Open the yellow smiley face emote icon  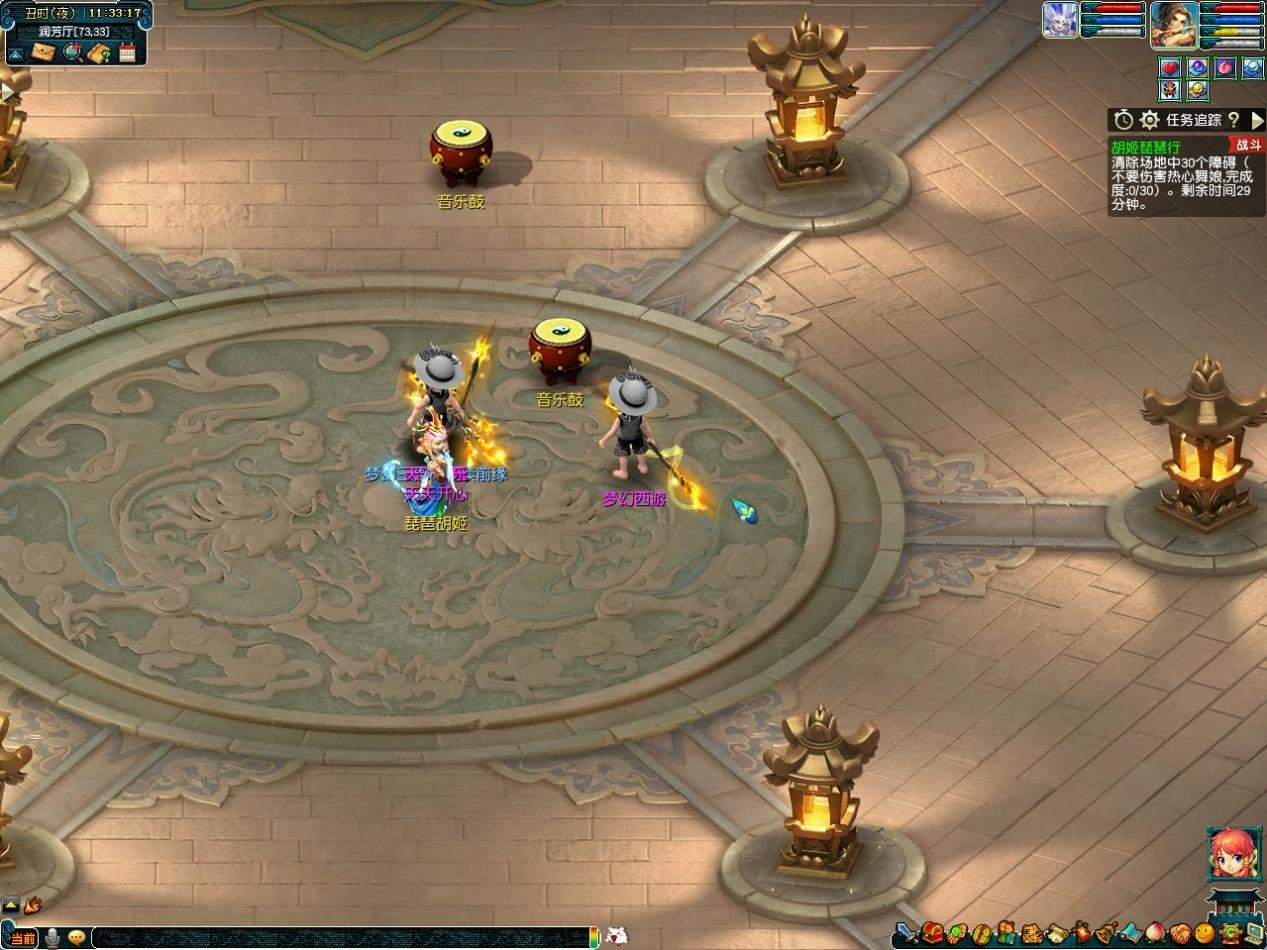coord(1204,935)
